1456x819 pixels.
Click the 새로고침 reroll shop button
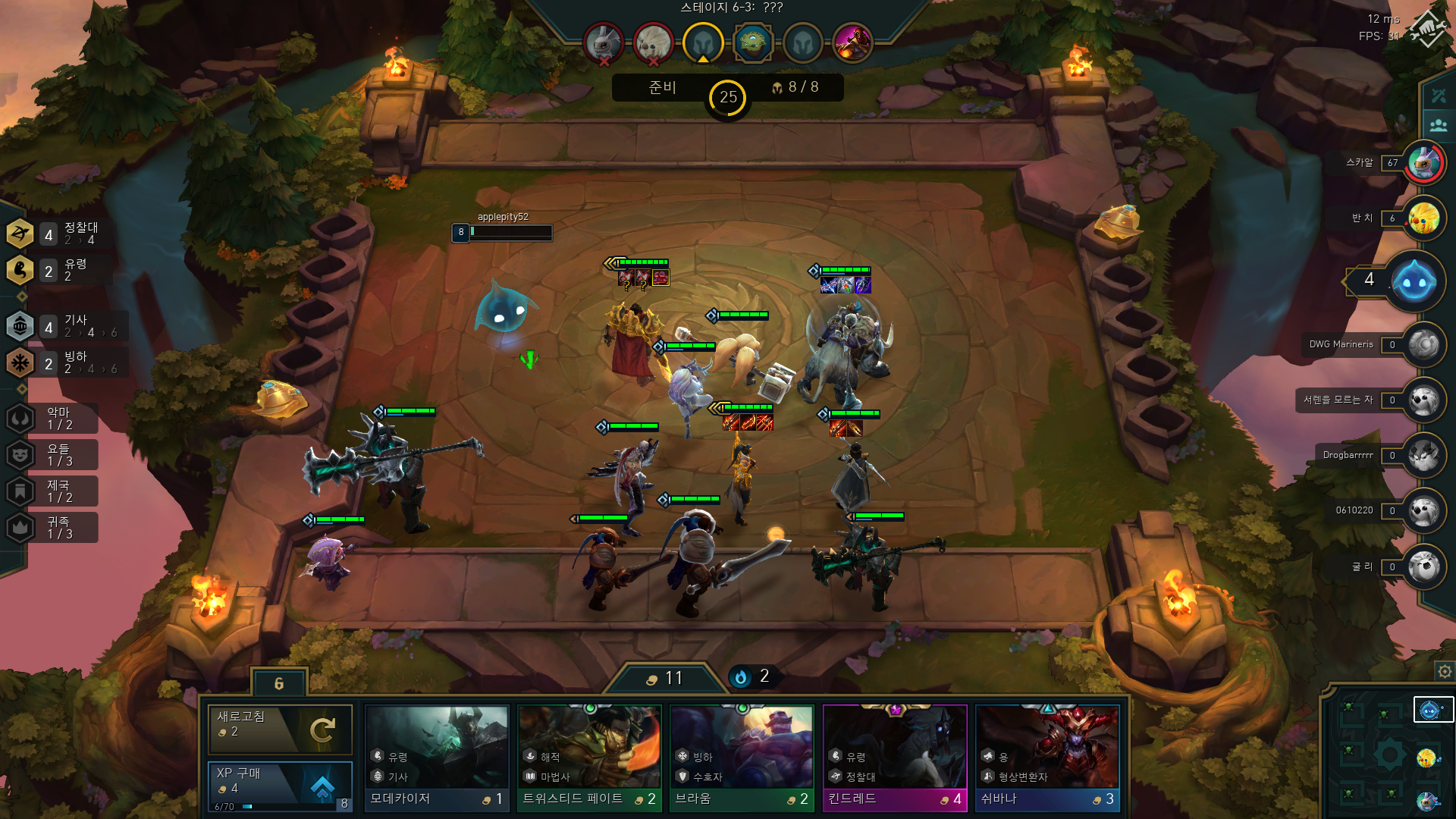[x=280, y=729]
